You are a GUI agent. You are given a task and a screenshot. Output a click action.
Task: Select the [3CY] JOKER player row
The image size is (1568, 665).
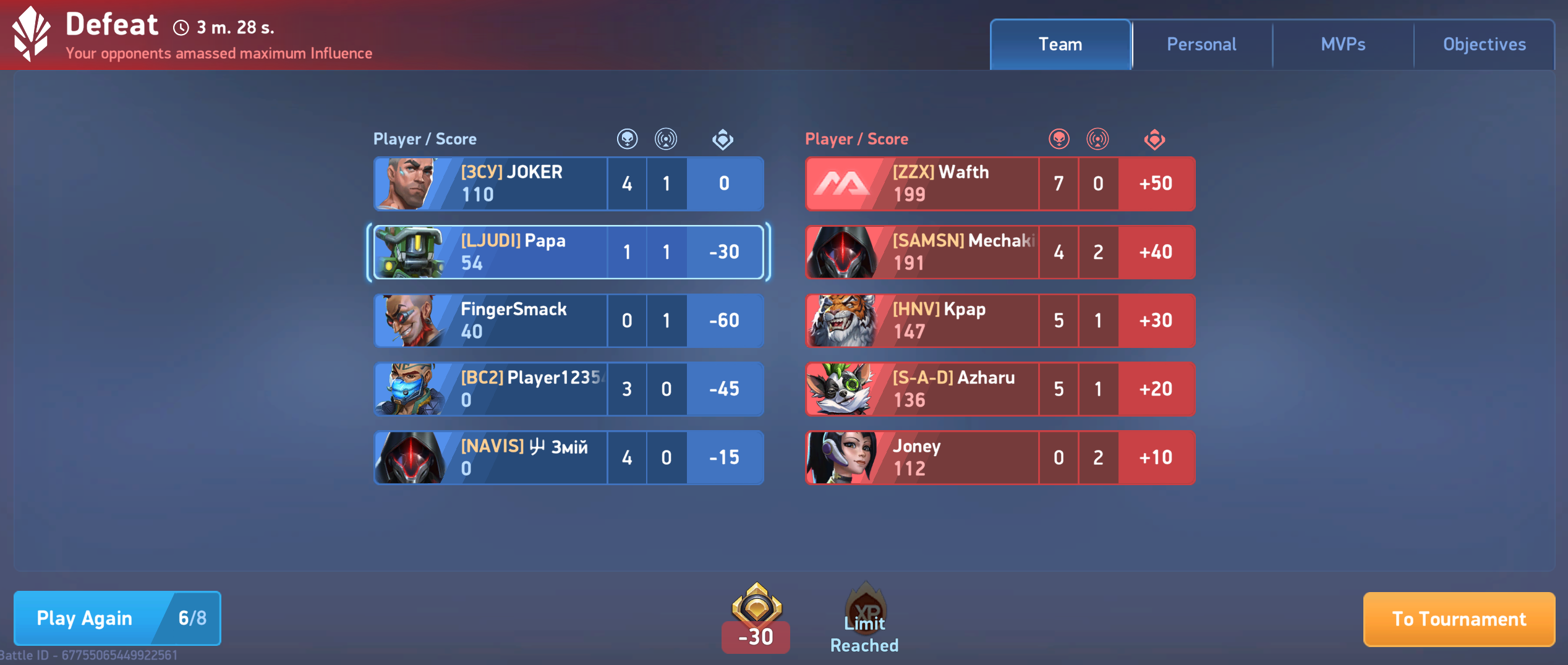(x=568, y=184)
